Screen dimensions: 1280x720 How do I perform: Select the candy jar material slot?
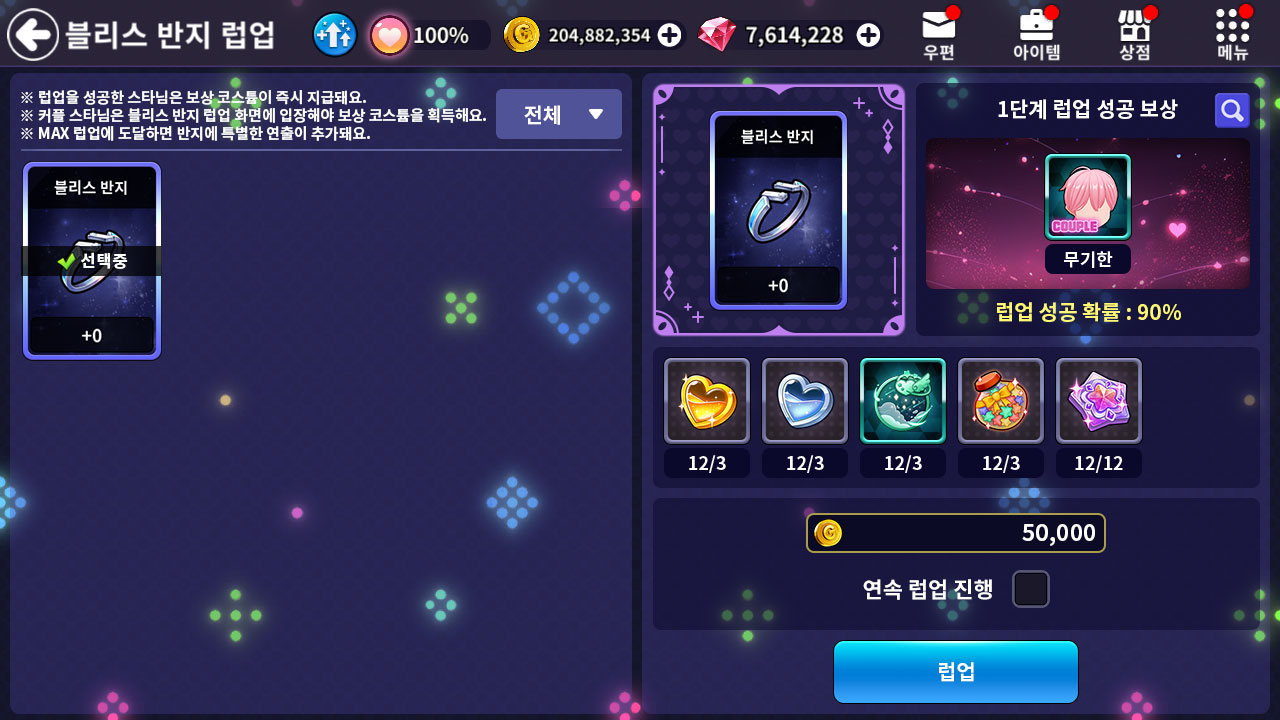[x=1001, y=400]
